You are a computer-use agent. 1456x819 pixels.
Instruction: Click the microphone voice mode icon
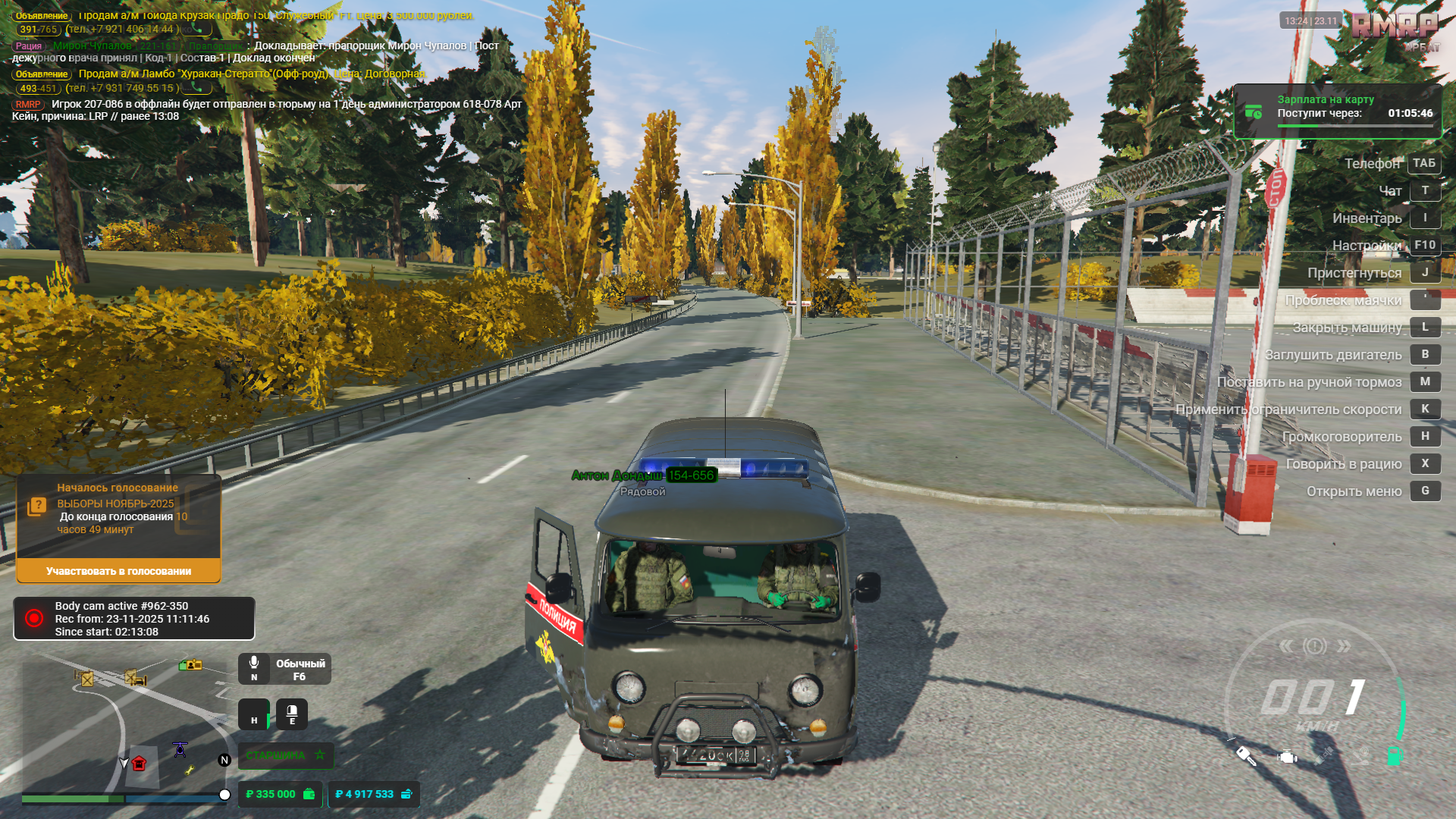[254, 663]
